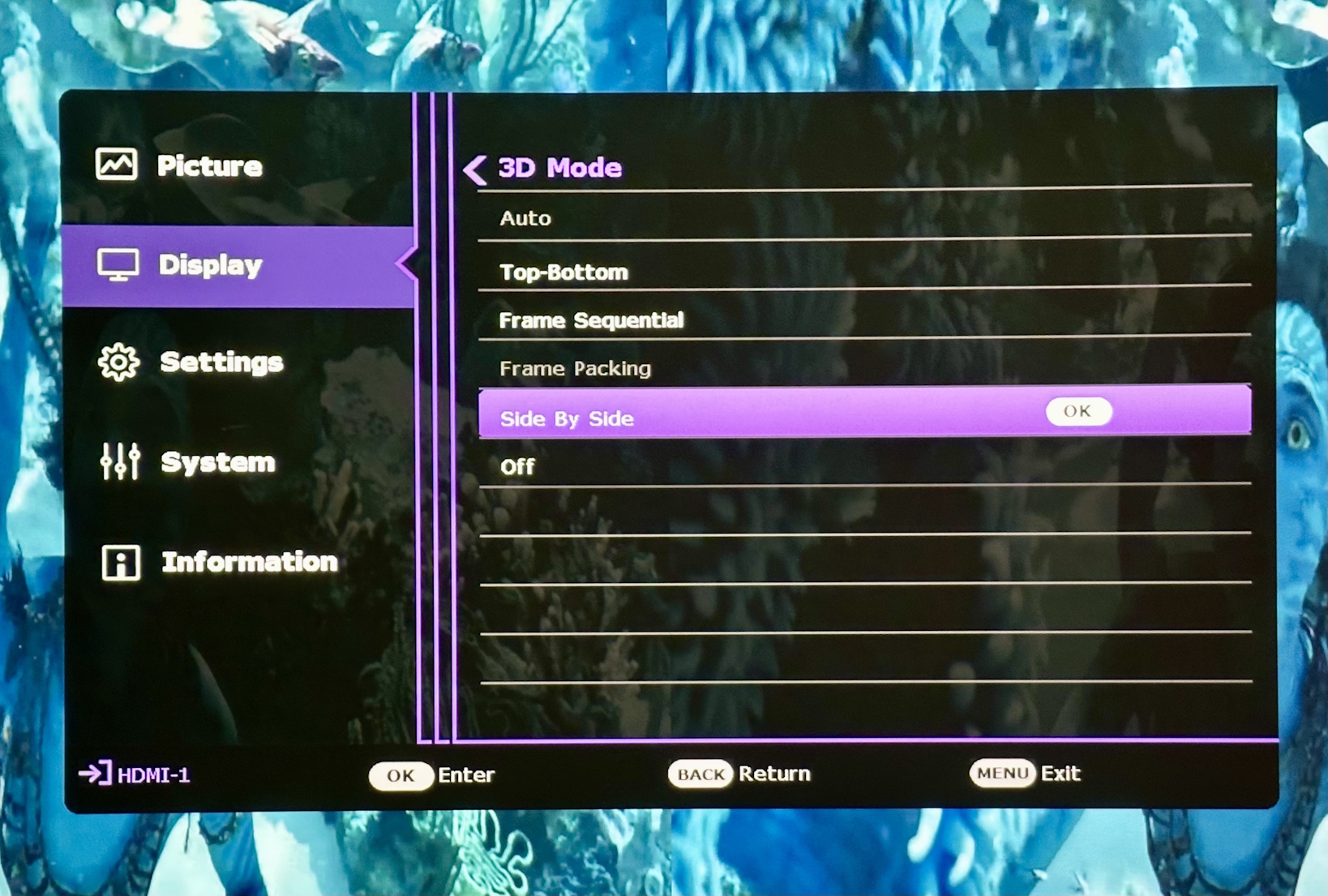The height and width of the screenshot is (896, 1328).
Task: Select Auto as the 3D Mode
Action: (525, 217)
